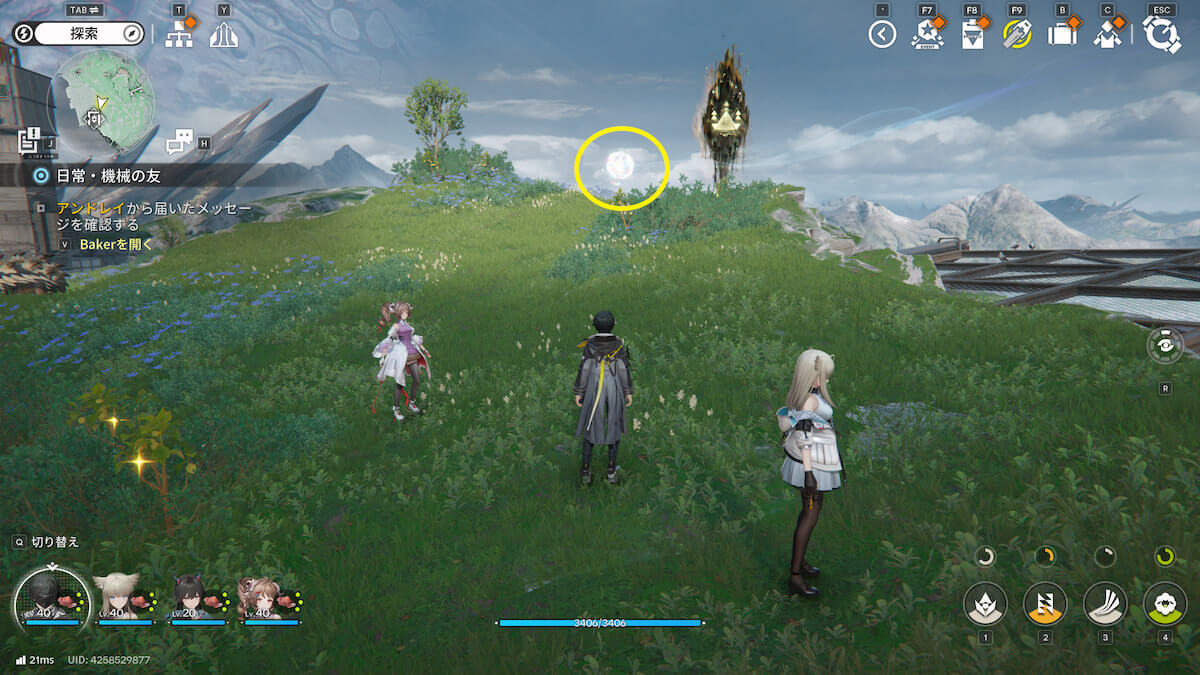1200x675 pixels.
Task: Switch to the brown-haired operator portrait
Action: pyautogui.click(x=263, y=597)
